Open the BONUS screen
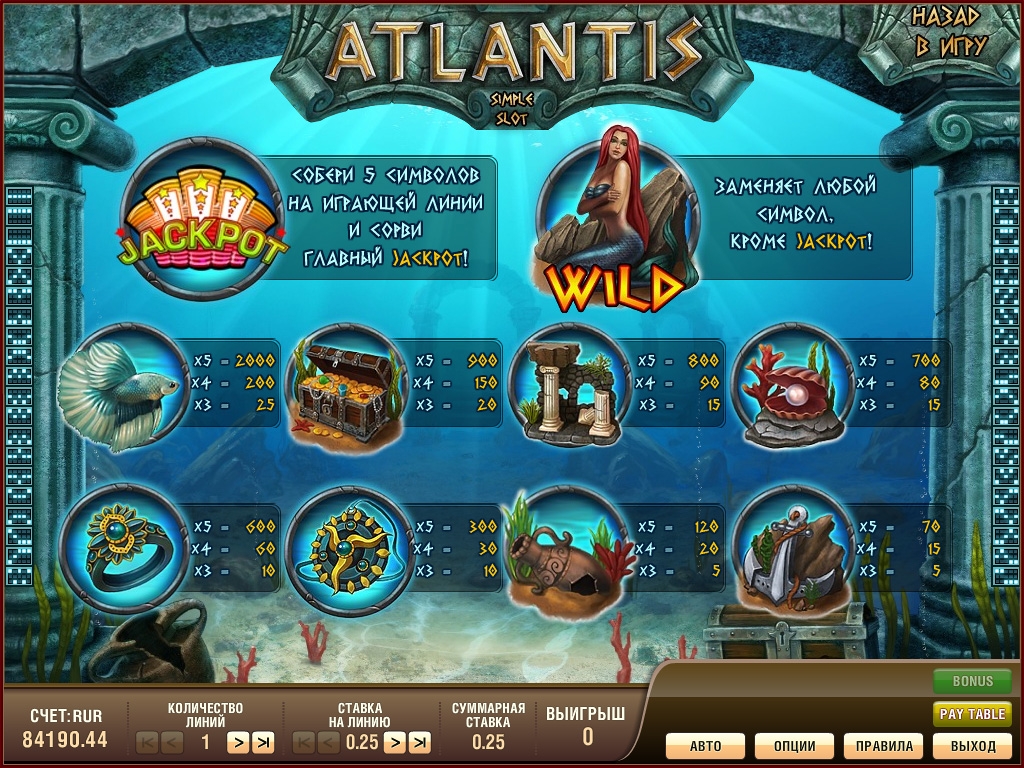1024x768 pixels. pyautogui.click(x=972, y=682)
